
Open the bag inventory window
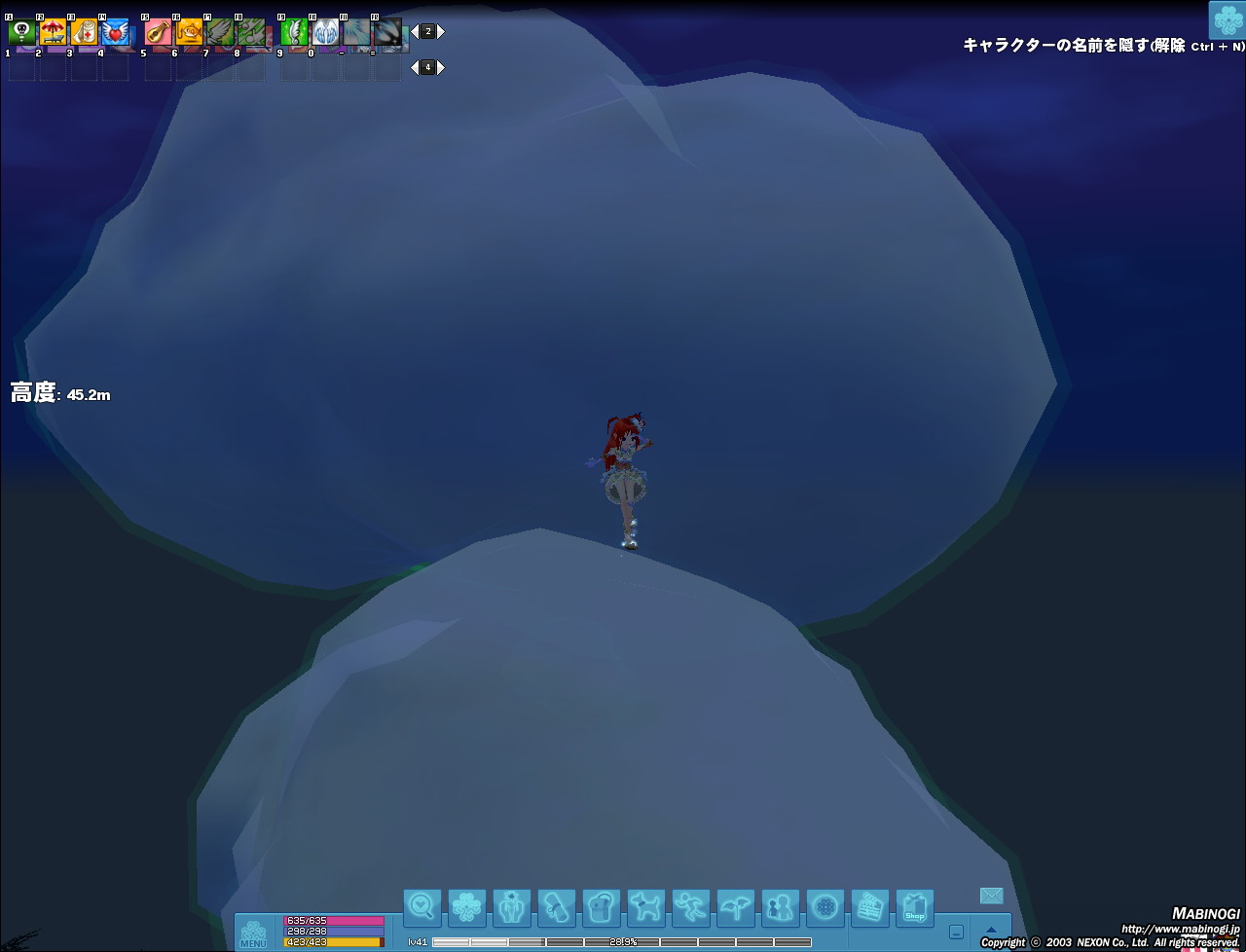pyautogui.click(x=601, y=907)
